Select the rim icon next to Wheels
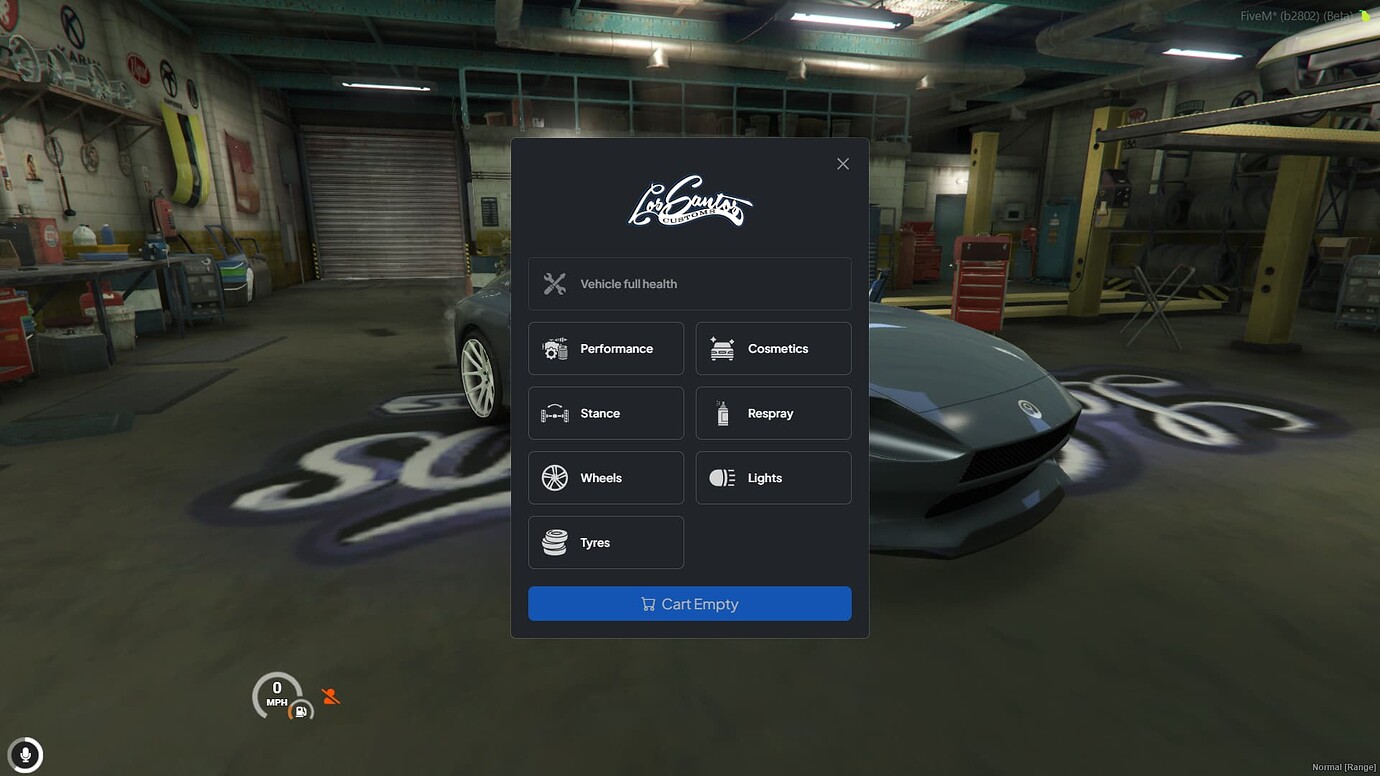The width and height of the screenshot is (1380, 776). tap(554, 477)
